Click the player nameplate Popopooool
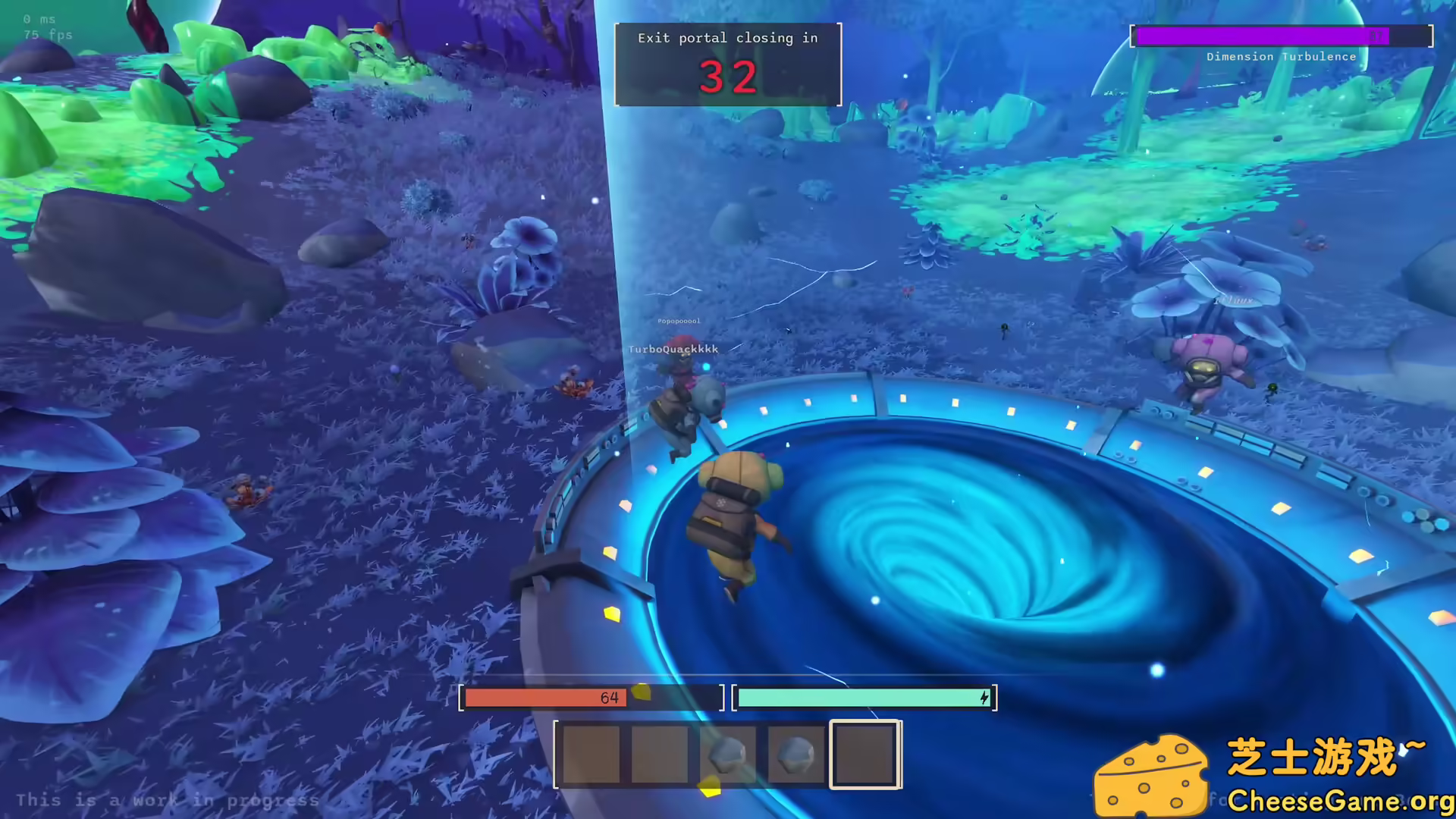1456x819 pixels. 681,320
